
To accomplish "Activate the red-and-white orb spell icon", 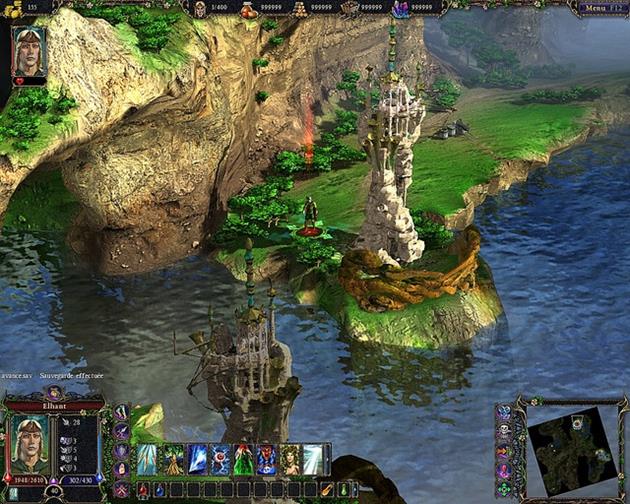I will (x=221, y=459).
